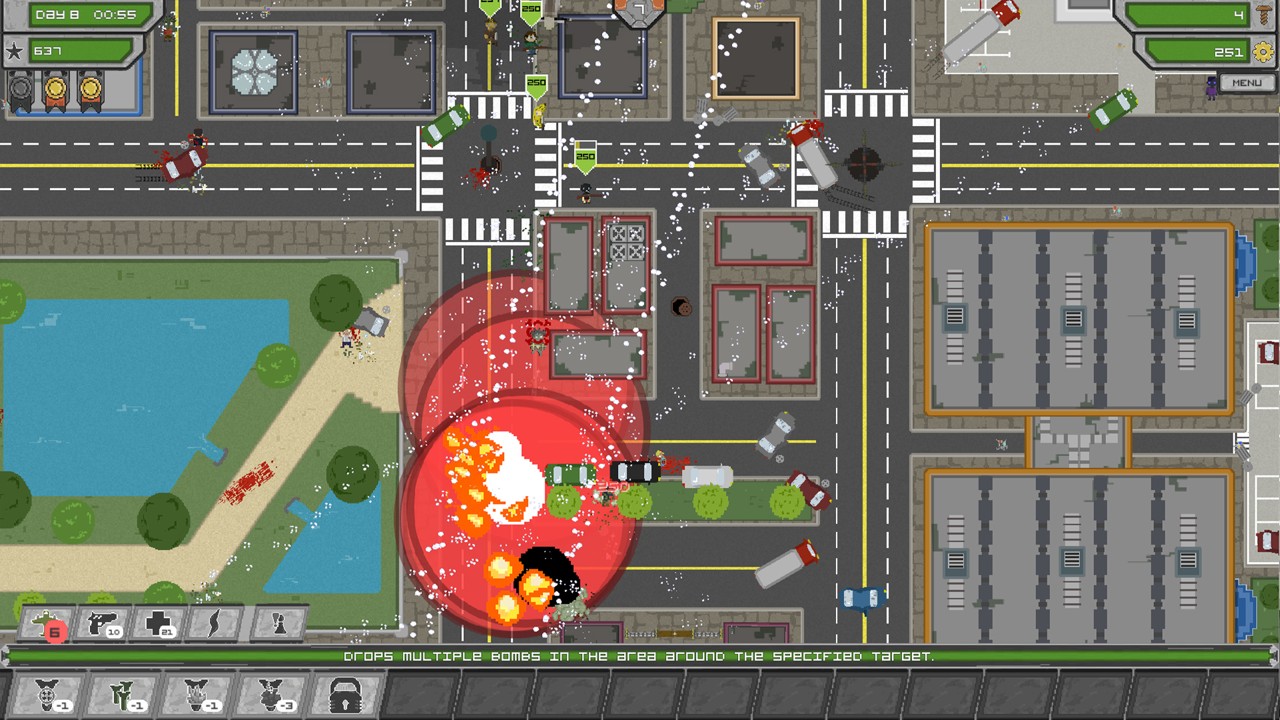Open the Menu button

click(x=1246, y=83)
